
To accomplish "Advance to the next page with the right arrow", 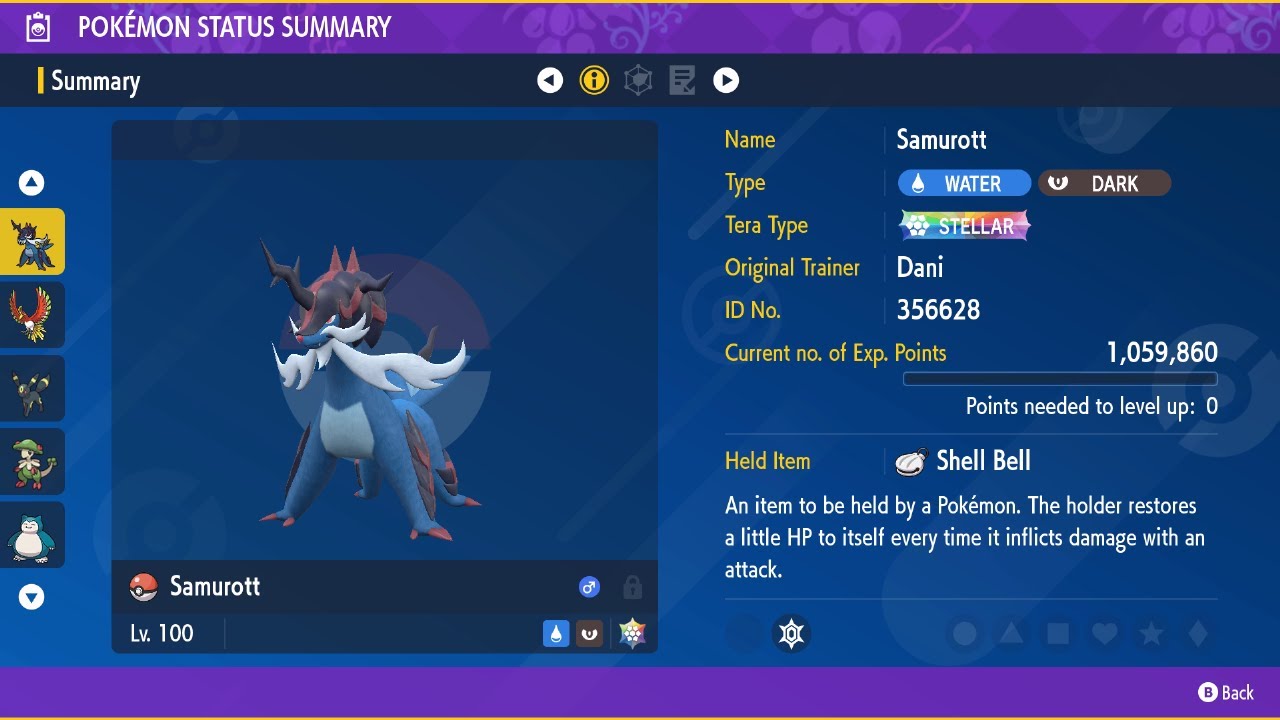I will (726, 80).
